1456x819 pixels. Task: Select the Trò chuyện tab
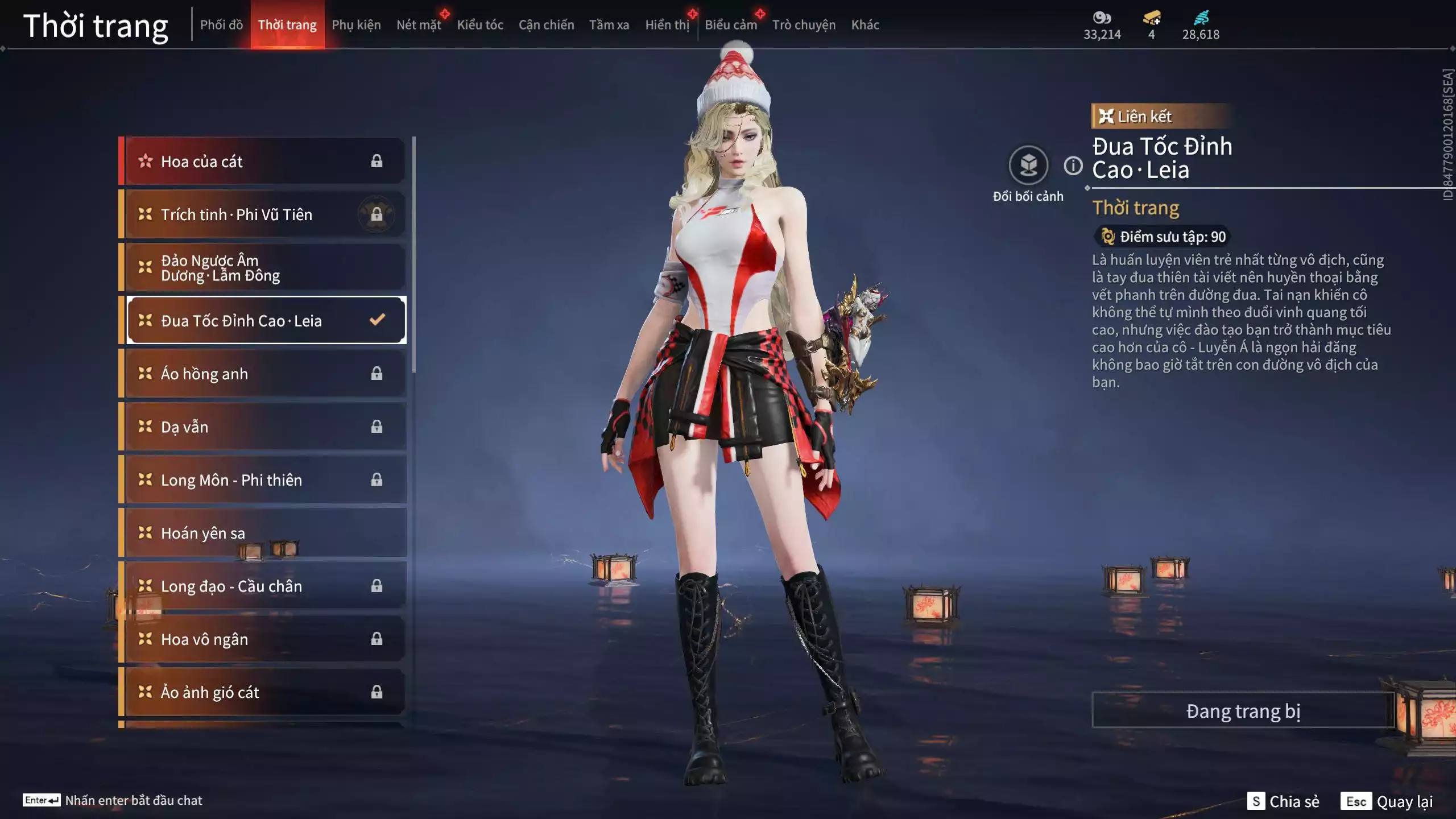coord(804,25)
